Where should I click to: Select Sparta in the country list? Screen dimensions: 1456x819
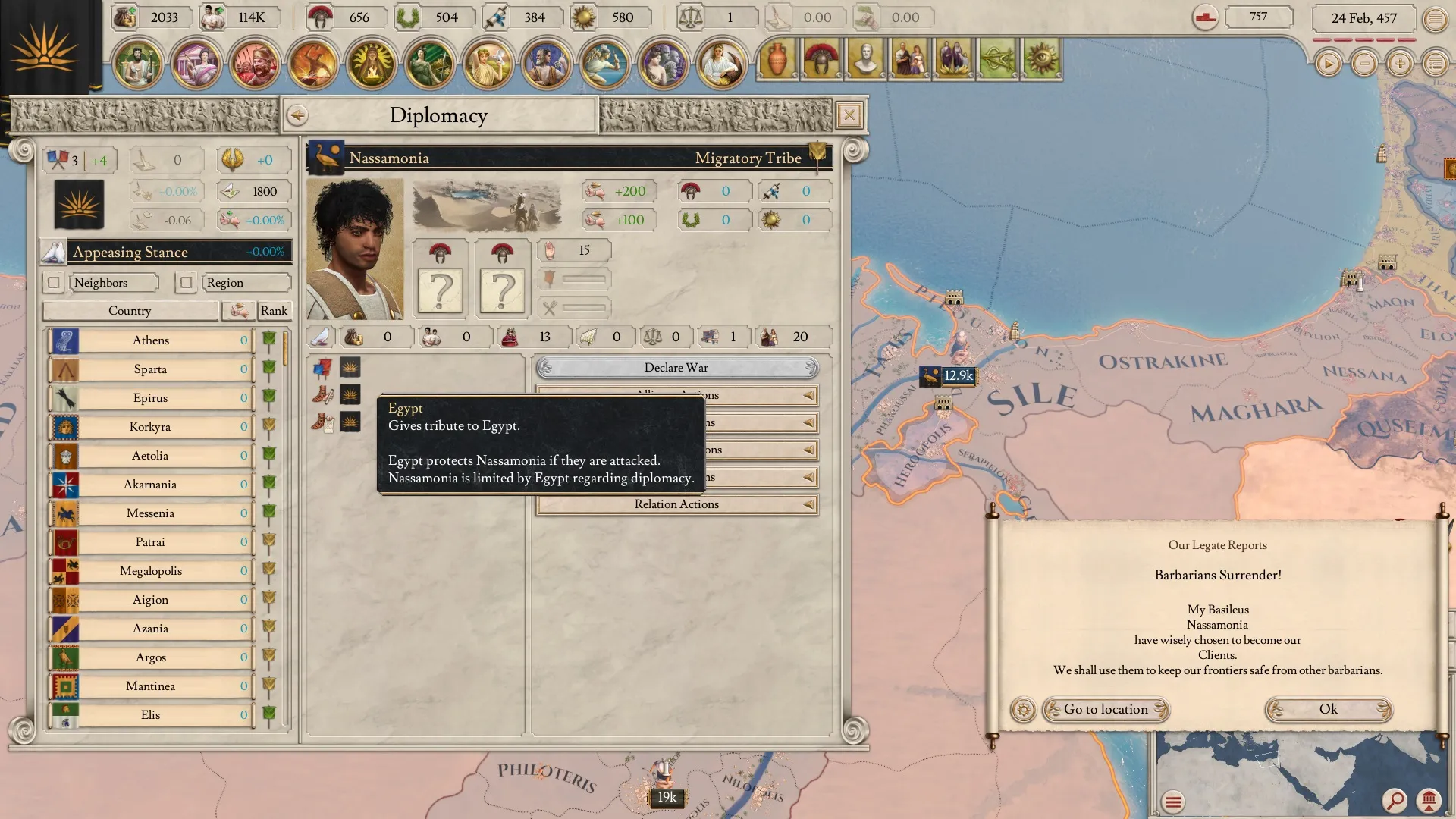click(151, 369)
